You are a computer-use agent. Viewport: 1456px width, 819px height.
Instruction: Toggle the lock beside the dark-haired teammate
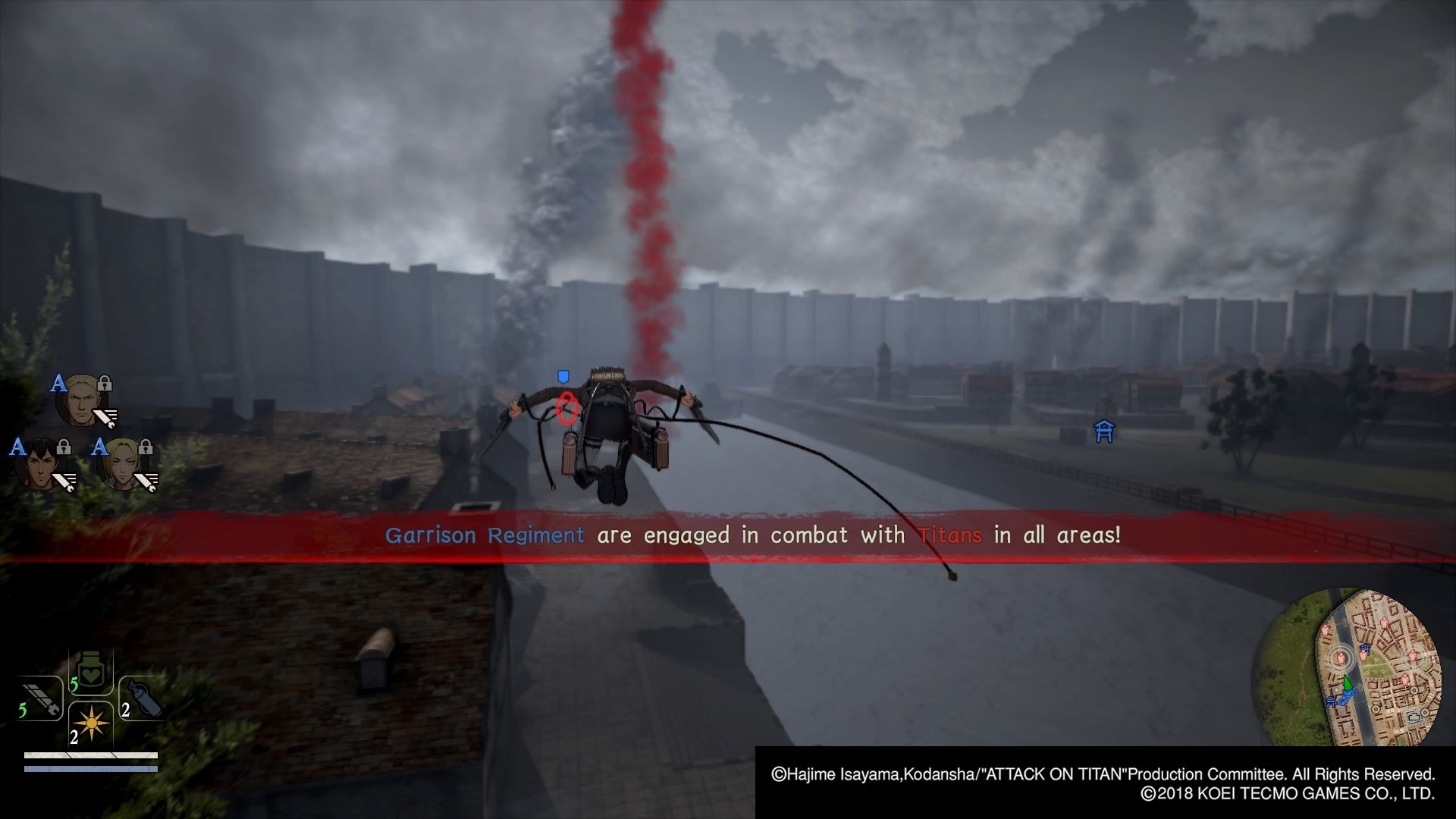pyautogui.click(x=63, y=448)
